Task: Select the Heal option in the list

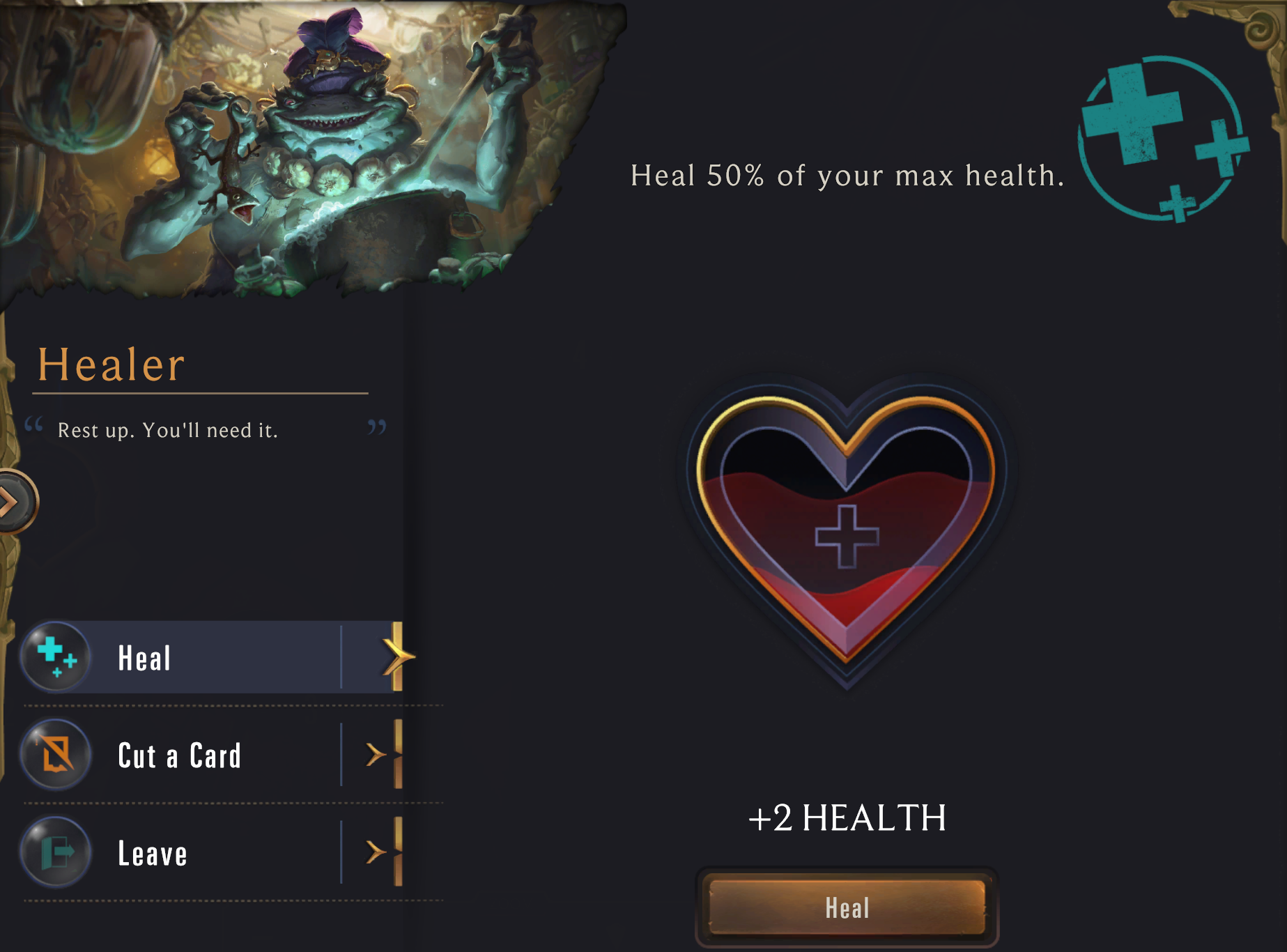Action: [x=209, y=657]
